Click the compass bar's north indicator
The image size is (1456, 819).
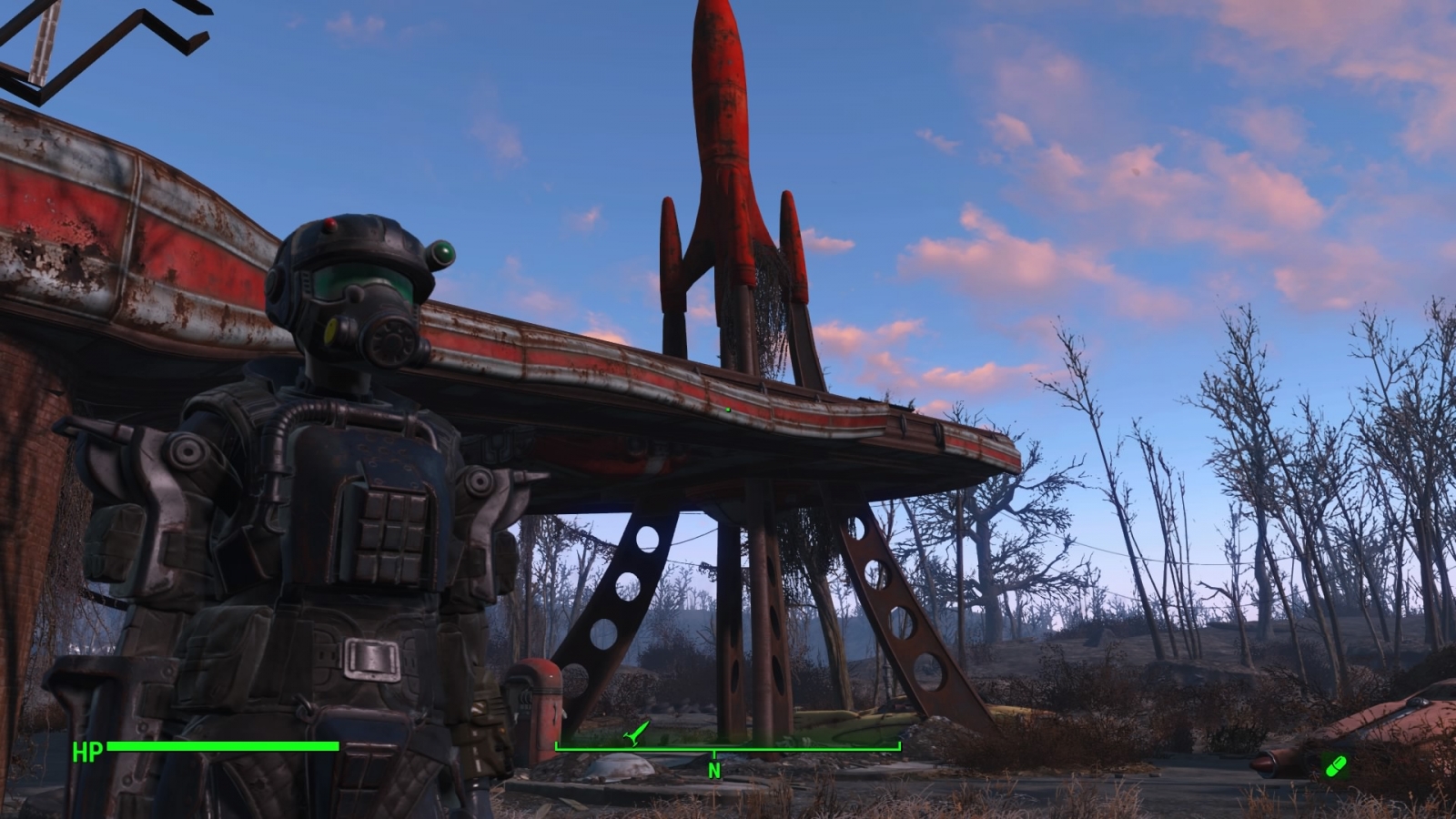pos(714,770)
